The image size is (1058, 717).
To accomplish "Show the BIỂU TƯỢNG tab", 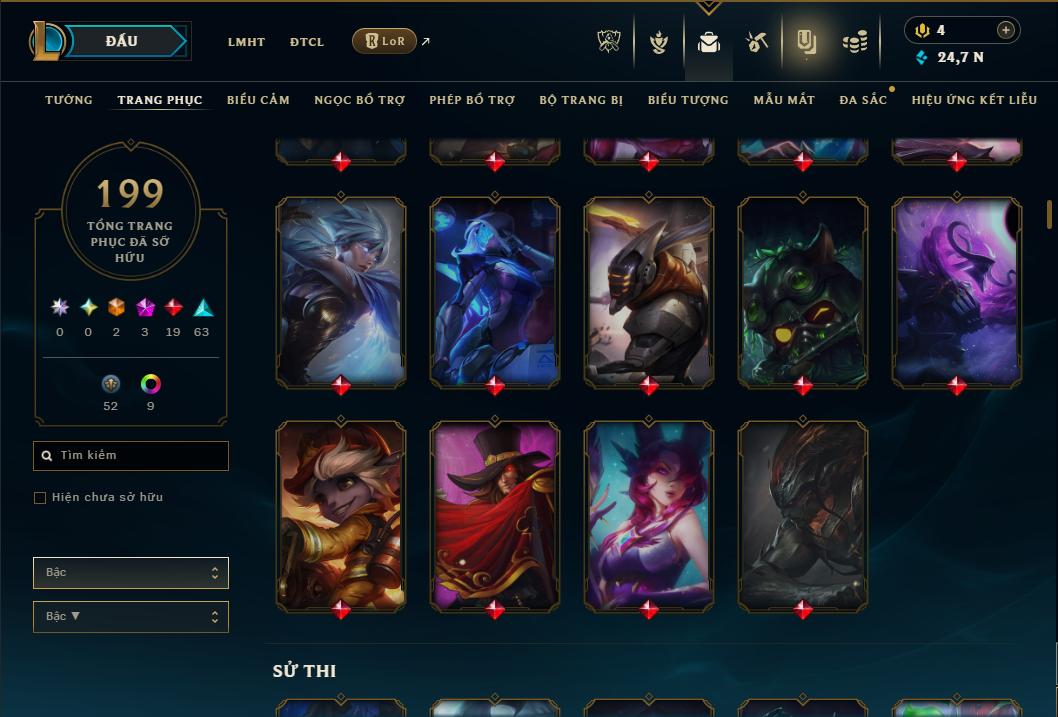I will click(x=688, y=100).
